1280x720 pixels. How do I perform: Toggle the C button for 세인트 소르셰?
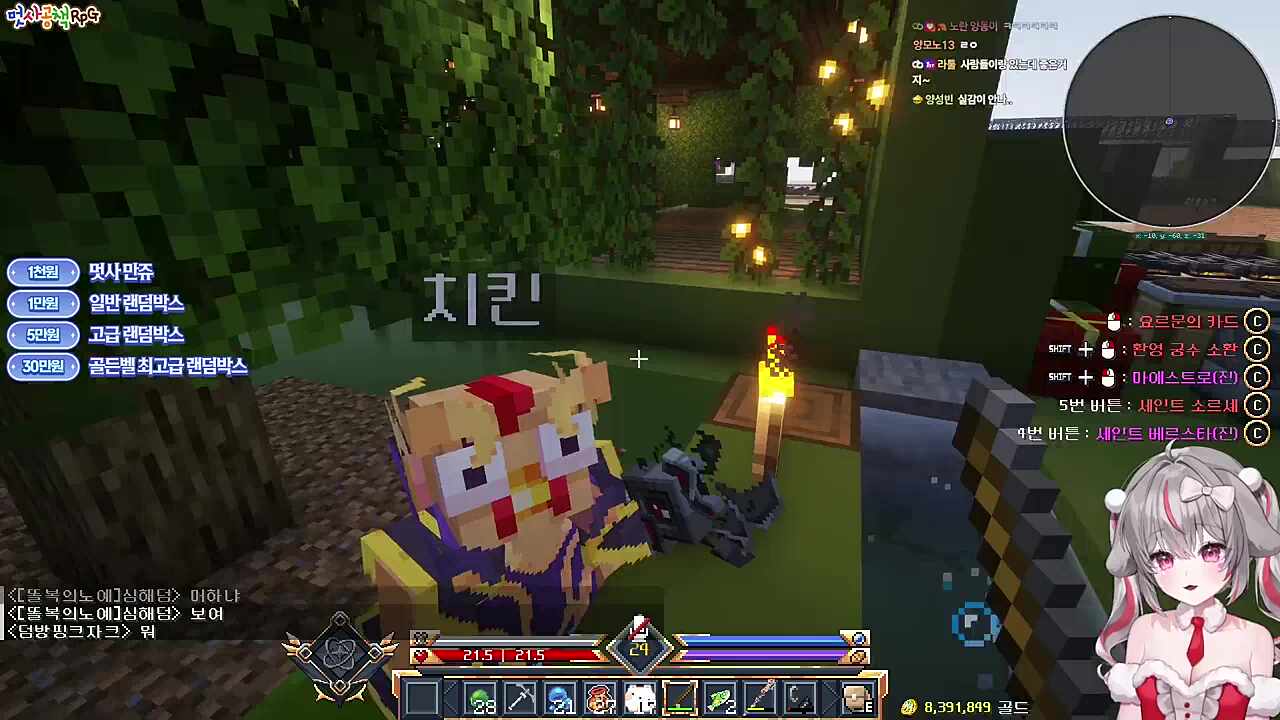1257,406
